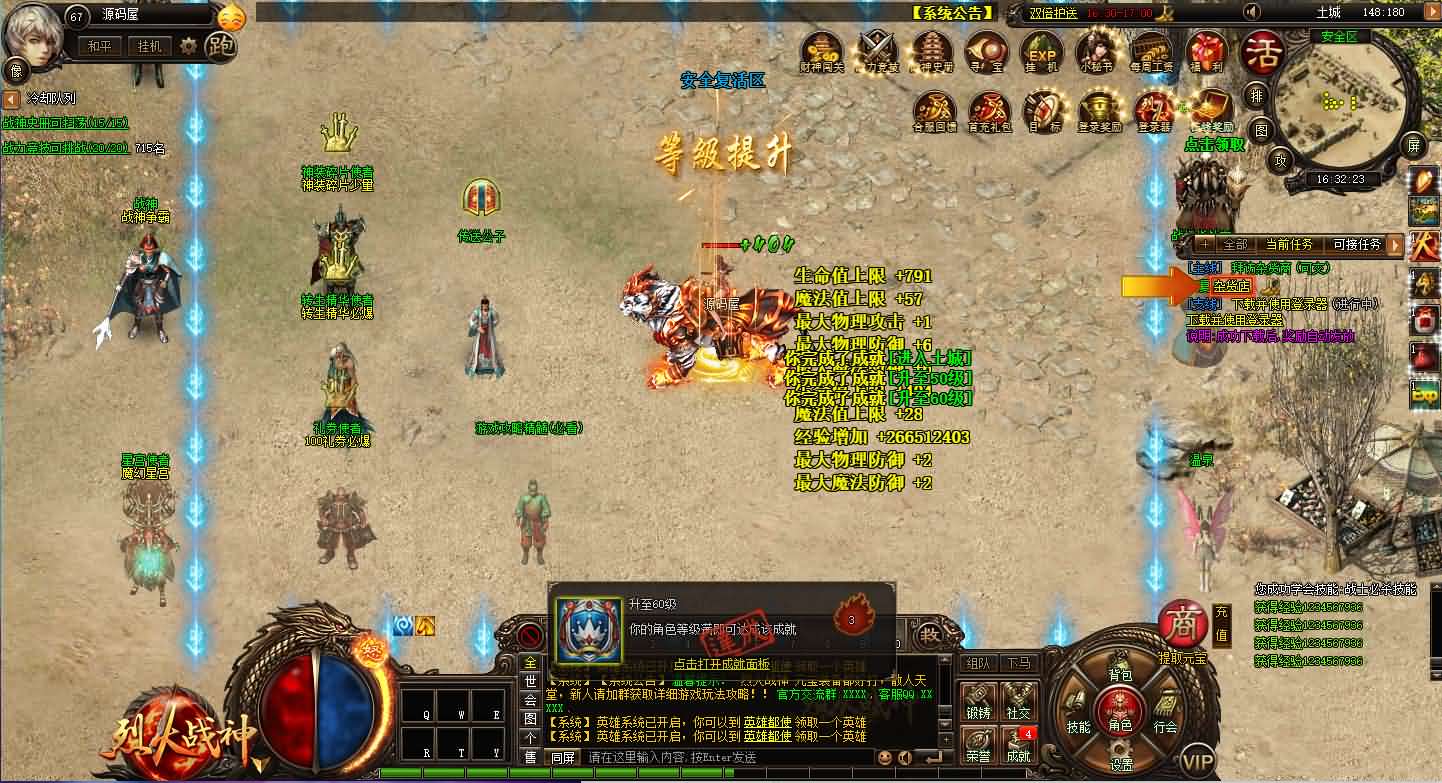1442x783 pixels.
Task: Open the red 商 shop button
Action: (1181, 624)
